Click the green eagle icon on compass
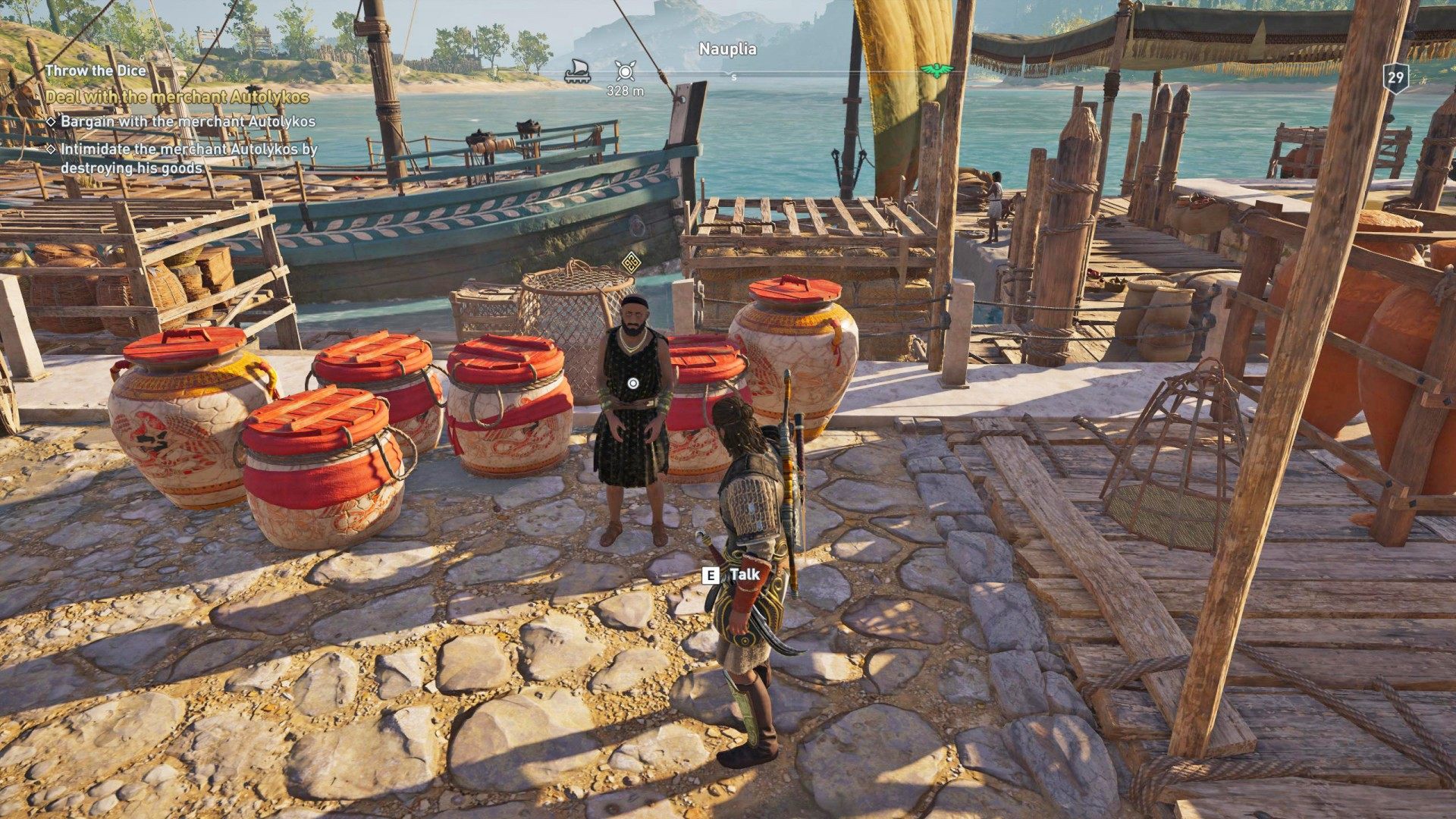 936,71
